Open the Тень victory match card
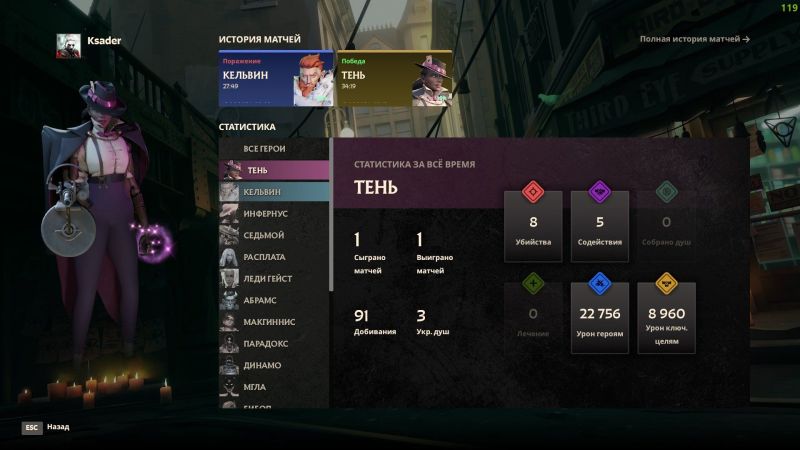This screenshot has width=800, height=450. pos(394,79)
